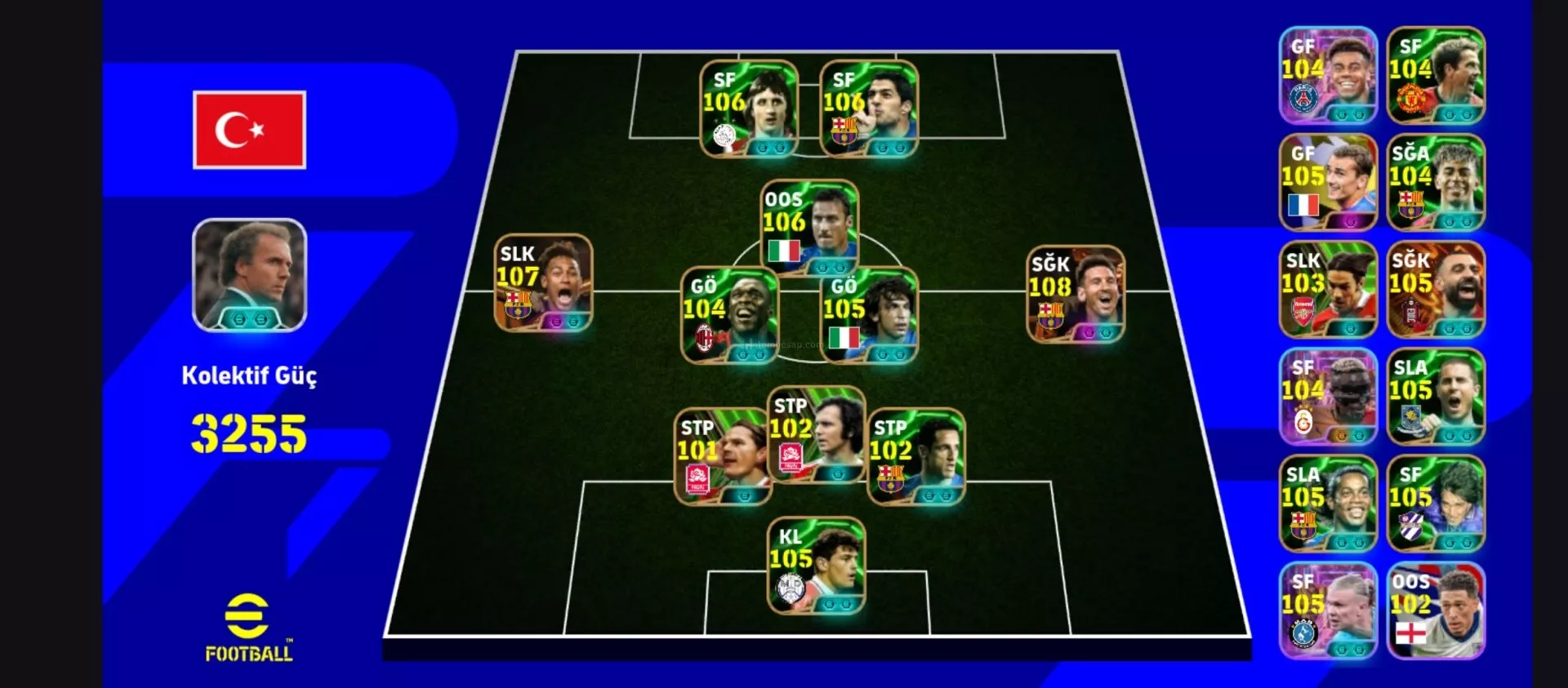Select the SĞK 108 Messi card
The height and width of the screenshot is (688, 1568).
pyautogui.click(x=1076, y=293)
